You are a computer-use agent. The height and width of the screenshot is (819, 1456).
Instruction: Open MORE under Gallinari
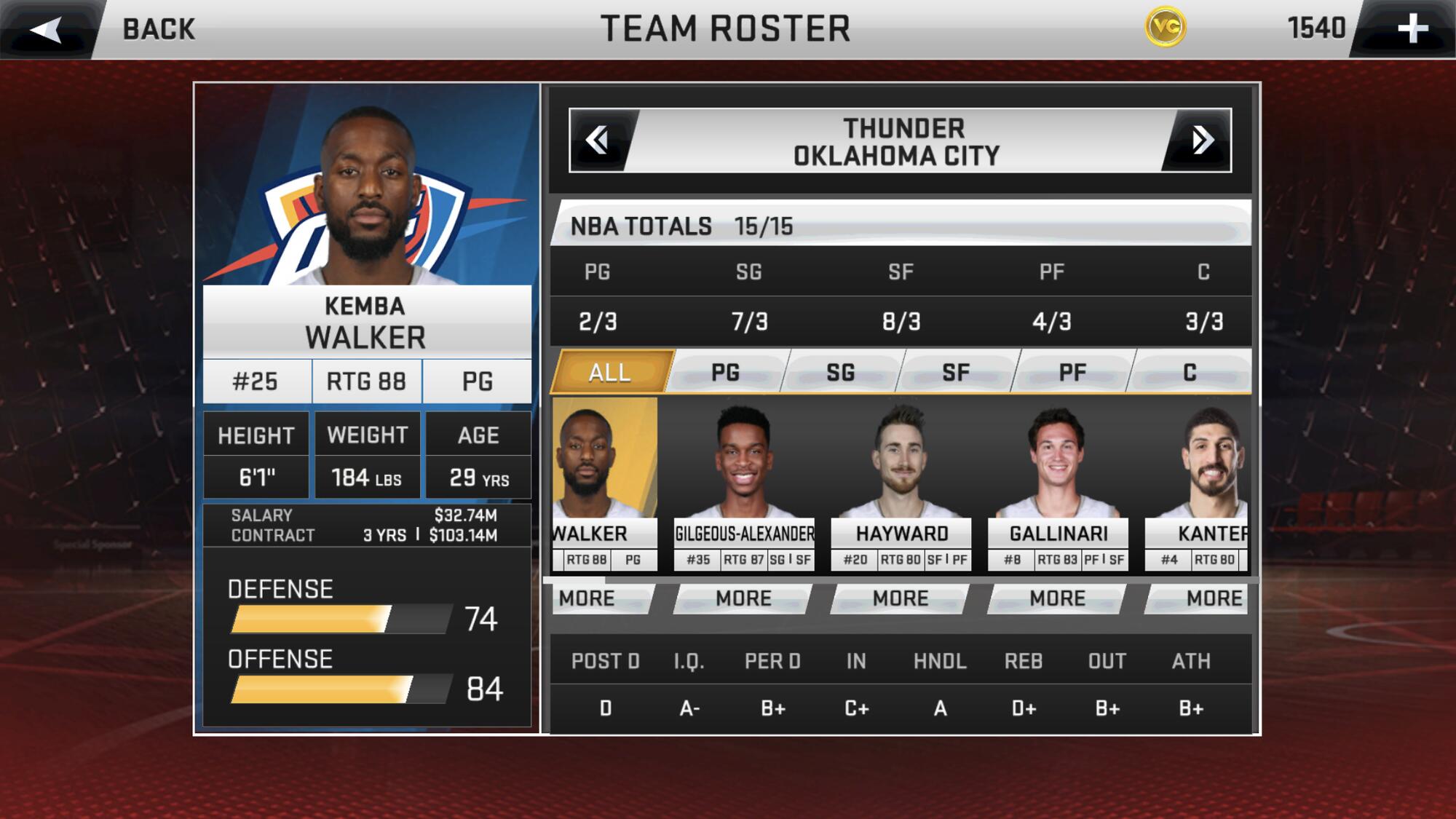(x=1057, y=598)
